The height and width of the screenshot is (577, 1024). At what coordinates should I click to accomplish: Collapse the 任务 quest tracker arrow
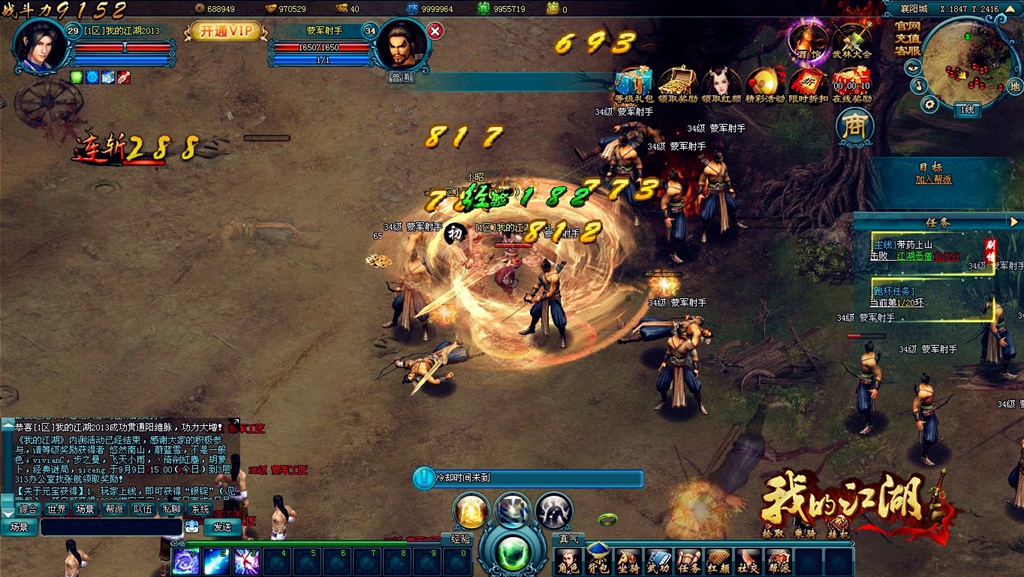(x=1014, y=222)
